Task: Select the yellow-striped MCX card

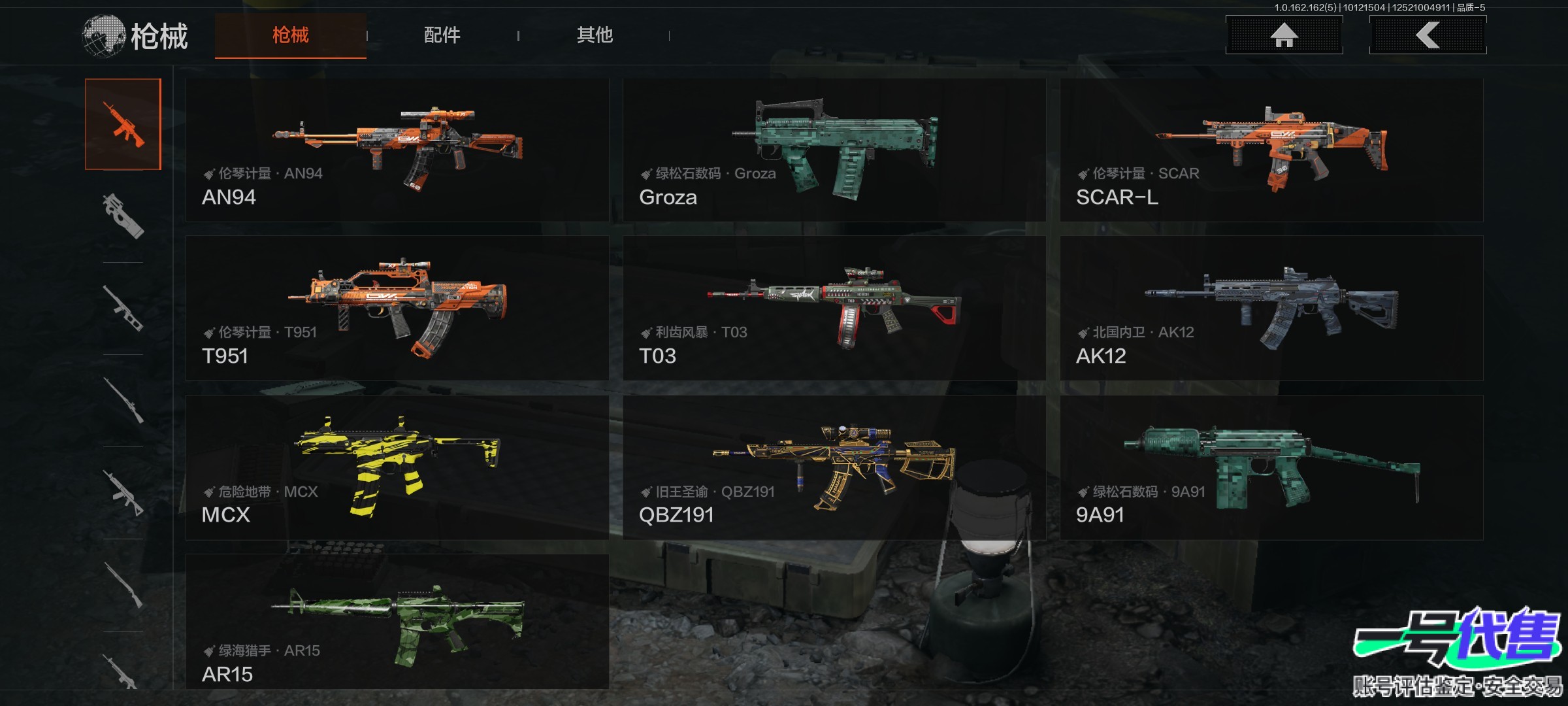Action: tap(397, 467)
